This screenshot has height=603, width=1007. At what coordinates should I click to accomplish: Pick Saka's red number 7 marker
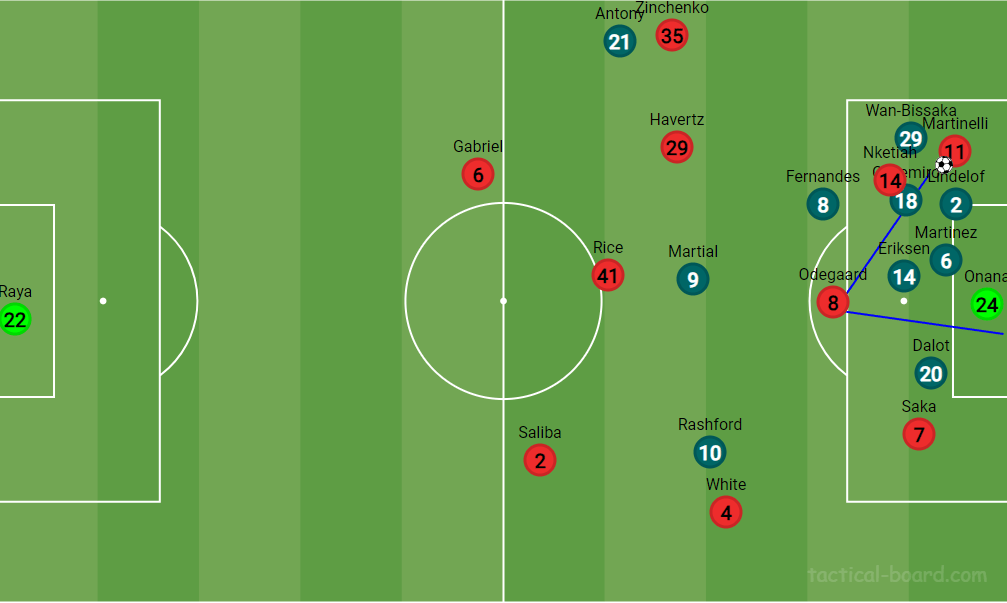919,434
